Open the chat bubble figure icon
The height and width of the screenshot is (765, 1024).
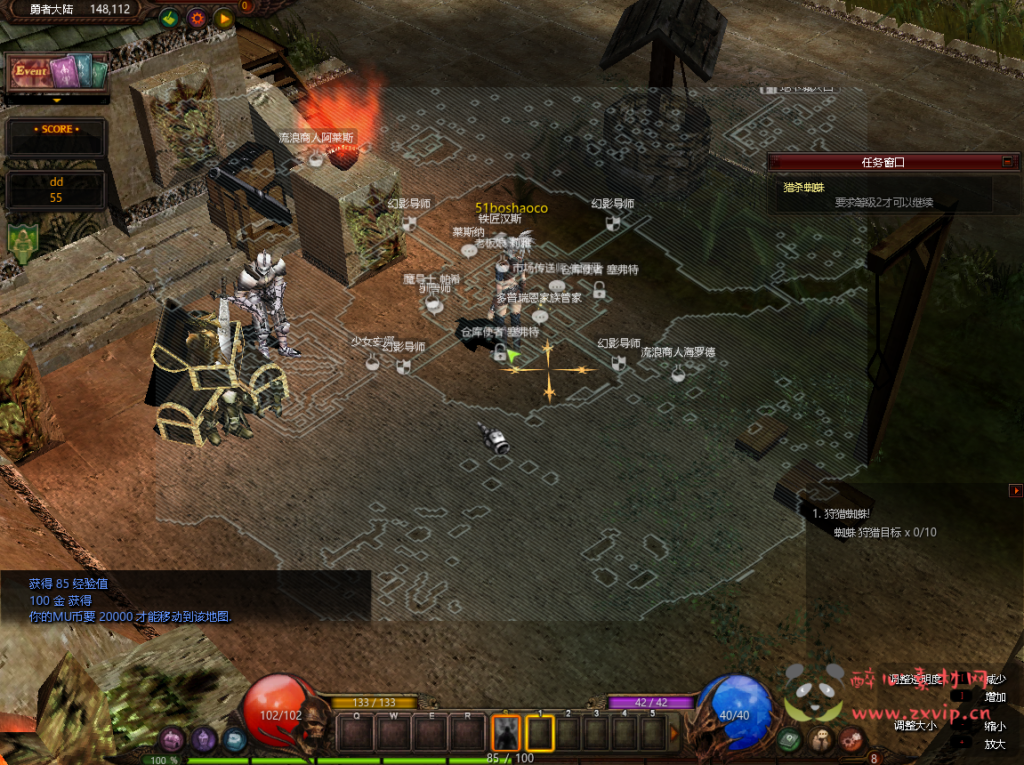[821, 740]
